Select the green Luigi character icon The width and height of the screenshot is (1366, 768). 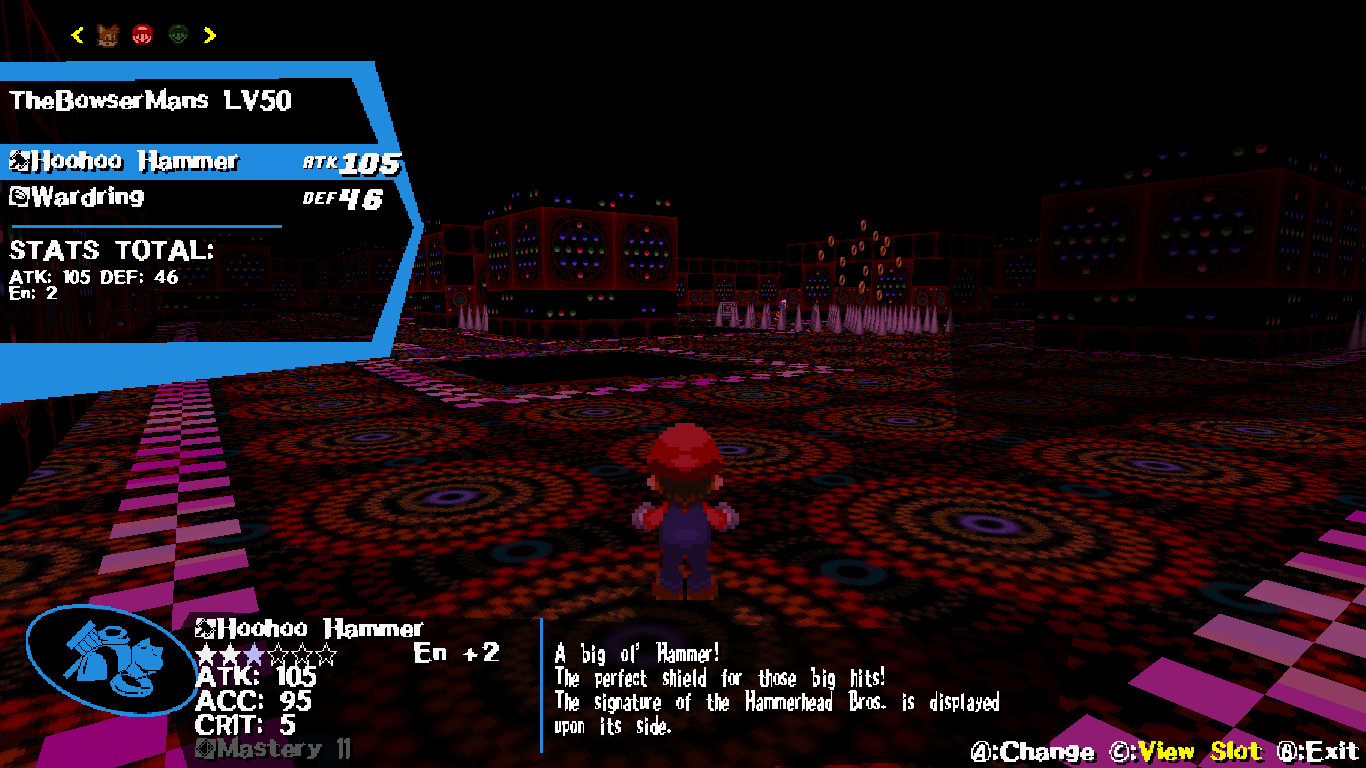click(177, 33)
